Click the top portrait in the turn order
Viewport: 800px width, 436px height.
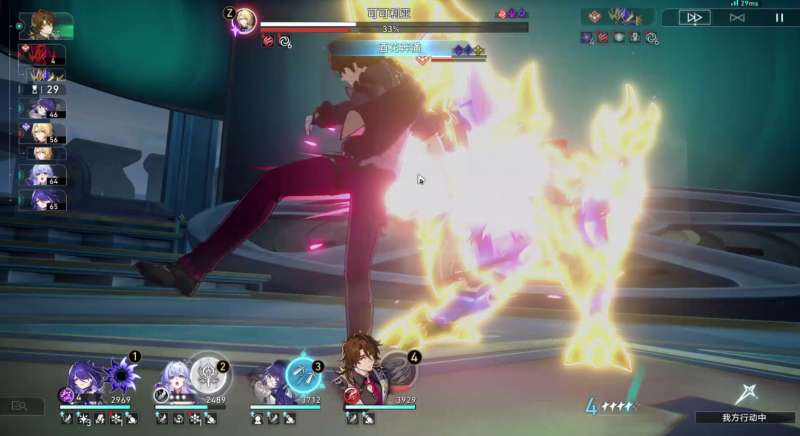pyautogui.click(x=45, y=24)
